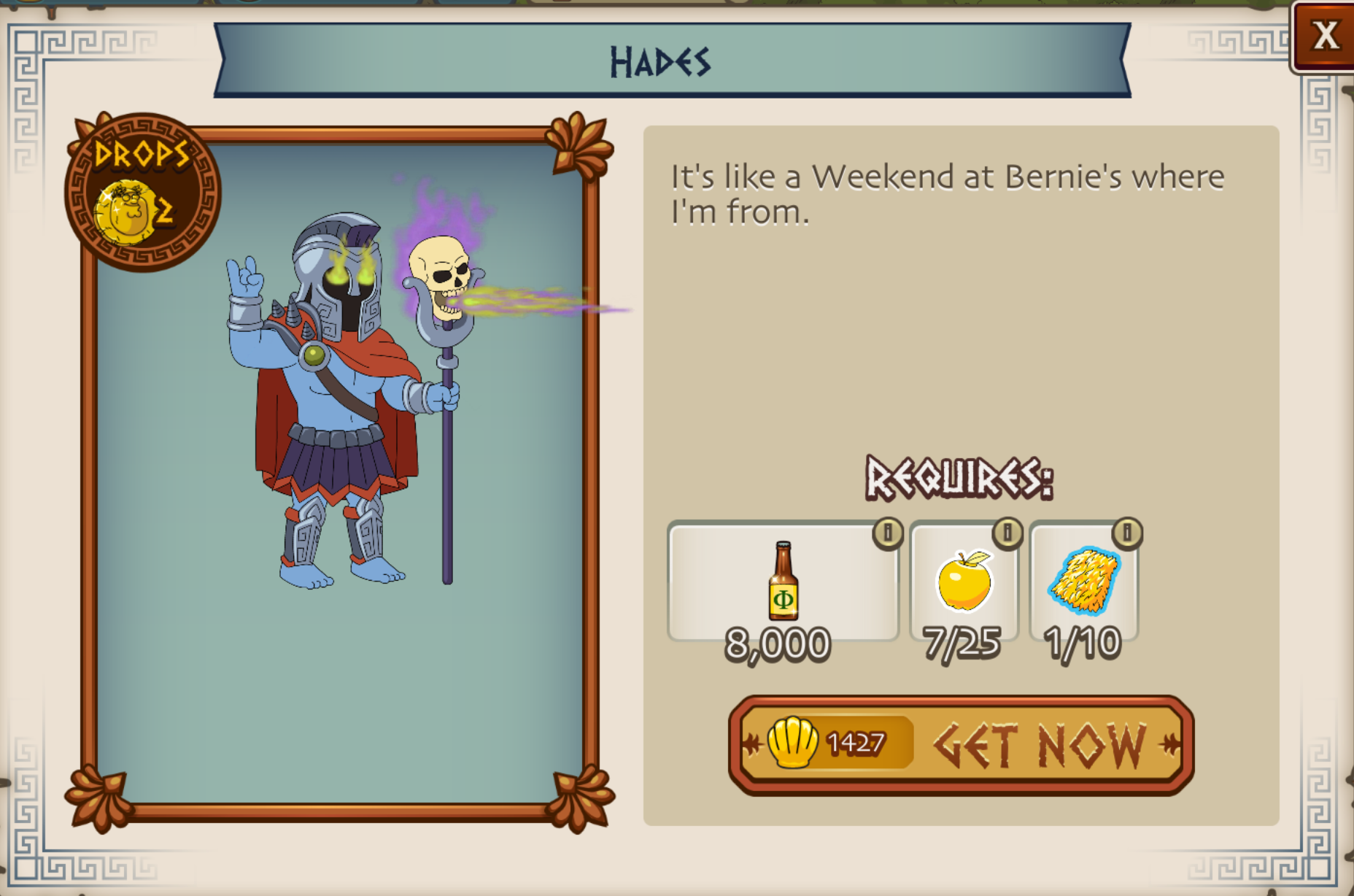1354x896 pixels.
Task: Select the beer bottle 8,000 requirement slot
Action: [783, 582]
